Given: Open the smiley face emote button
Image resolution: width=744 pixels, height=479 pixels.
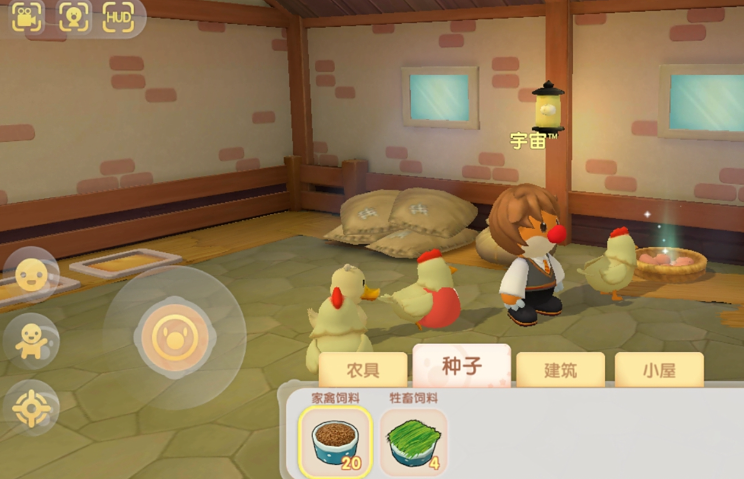Looking at the screenshot, I should pyautogui.click(x=31, y=274).
